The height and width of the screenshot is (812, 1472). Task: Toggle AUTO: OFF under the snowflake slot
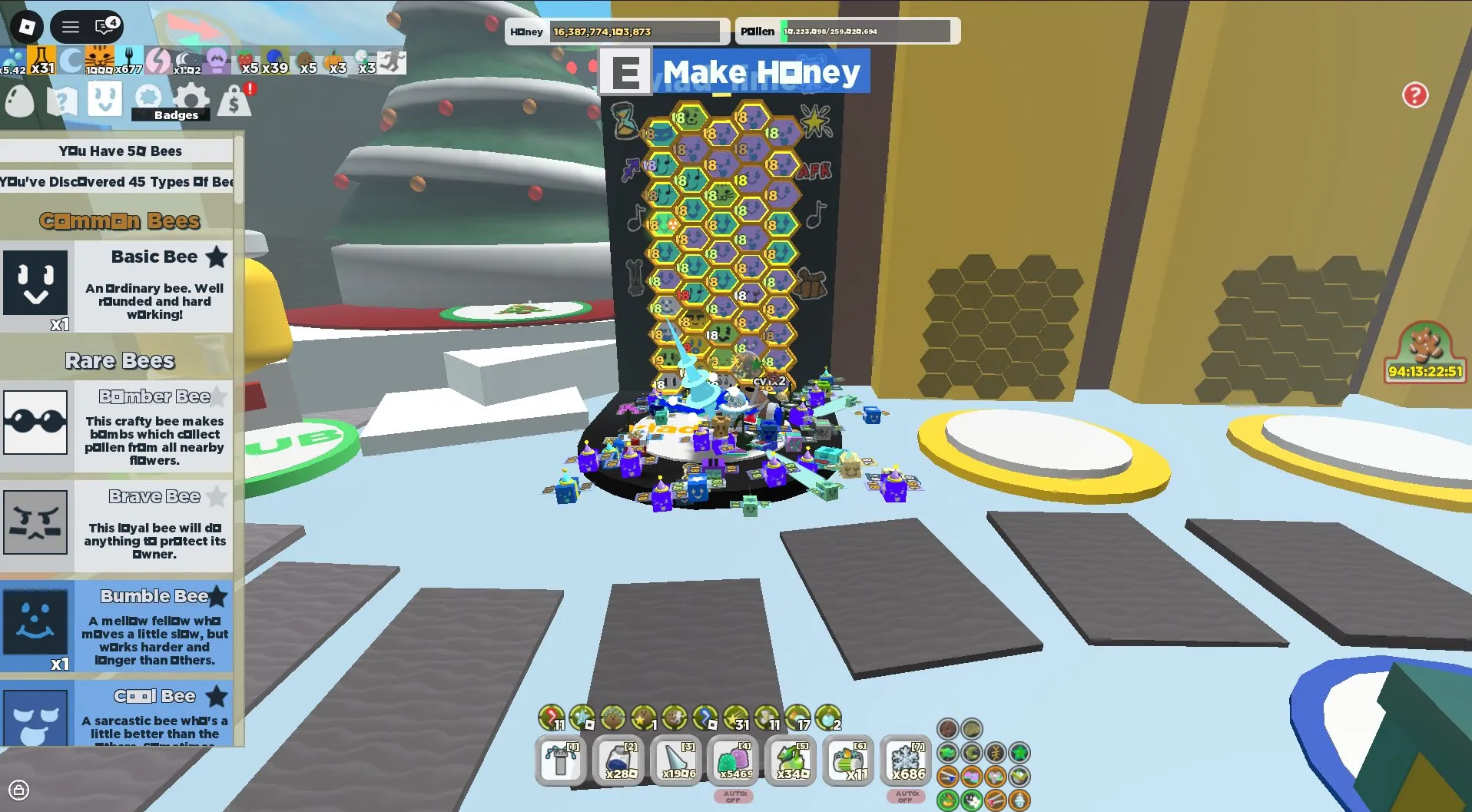905,797
